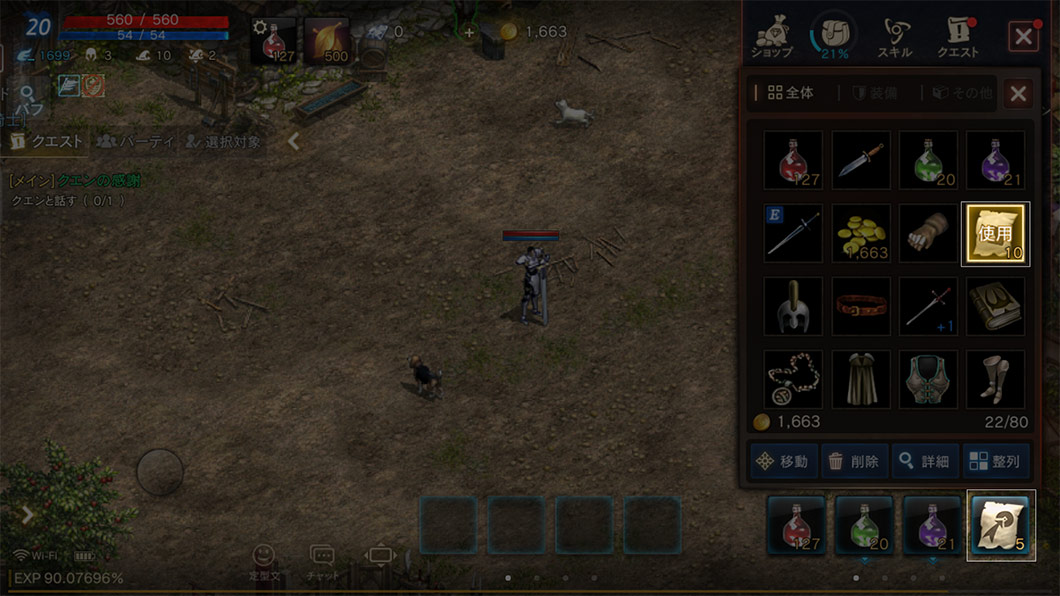Use the scroll in the quickslot bar

coord(1000,525)
